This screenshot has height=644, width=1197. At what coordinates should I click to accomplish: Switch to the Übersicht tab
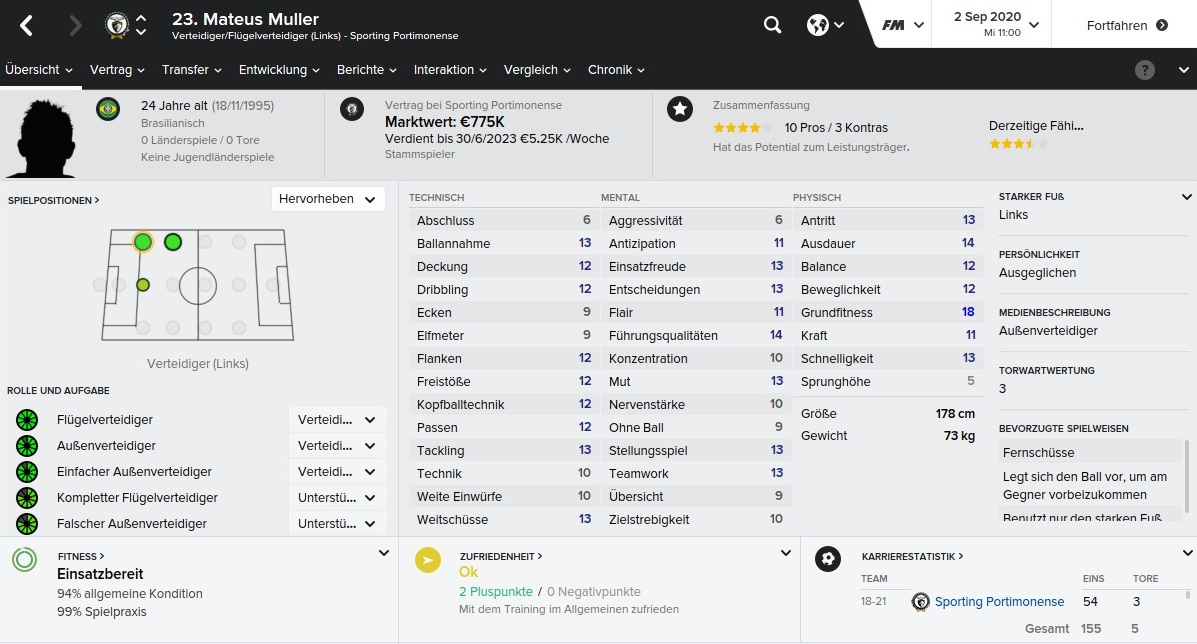pos(39,70)
